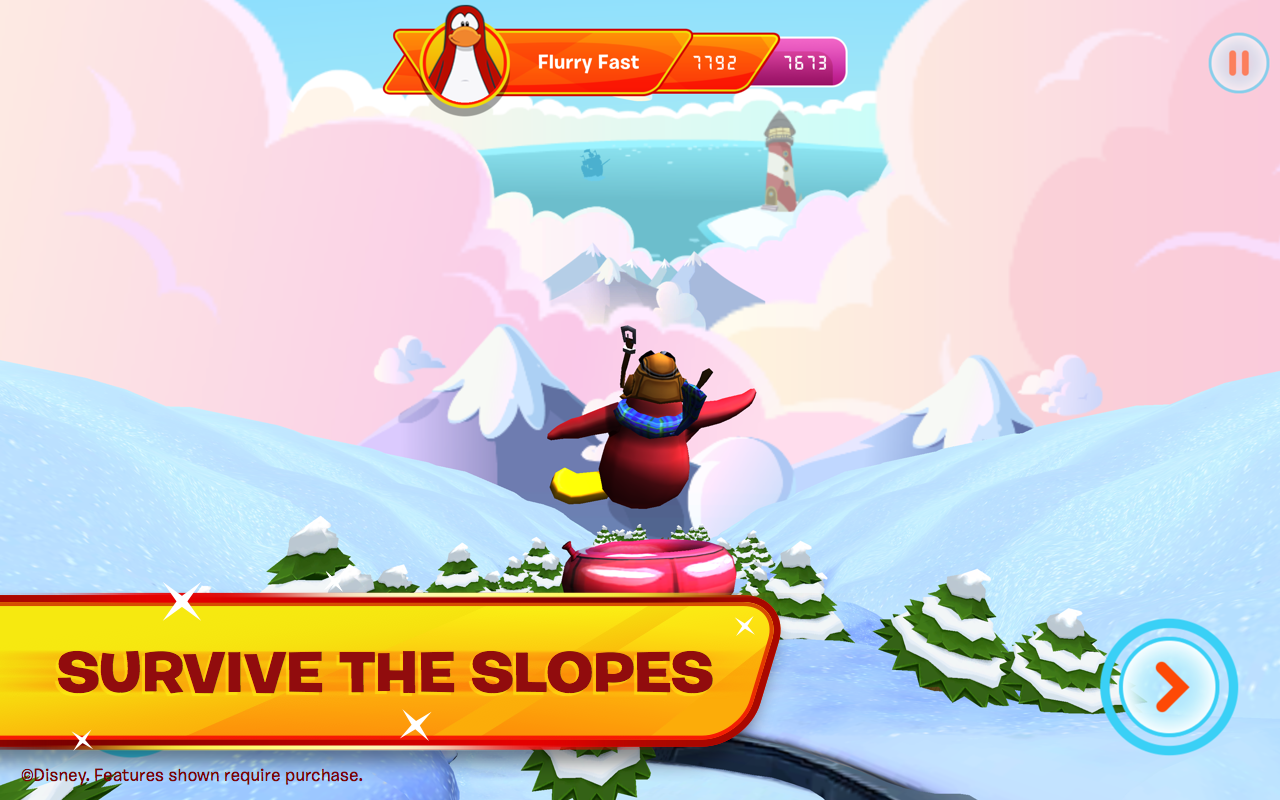Expand the pink 7673 counter badge
The image size is (1280, 800).
[806, 63]
